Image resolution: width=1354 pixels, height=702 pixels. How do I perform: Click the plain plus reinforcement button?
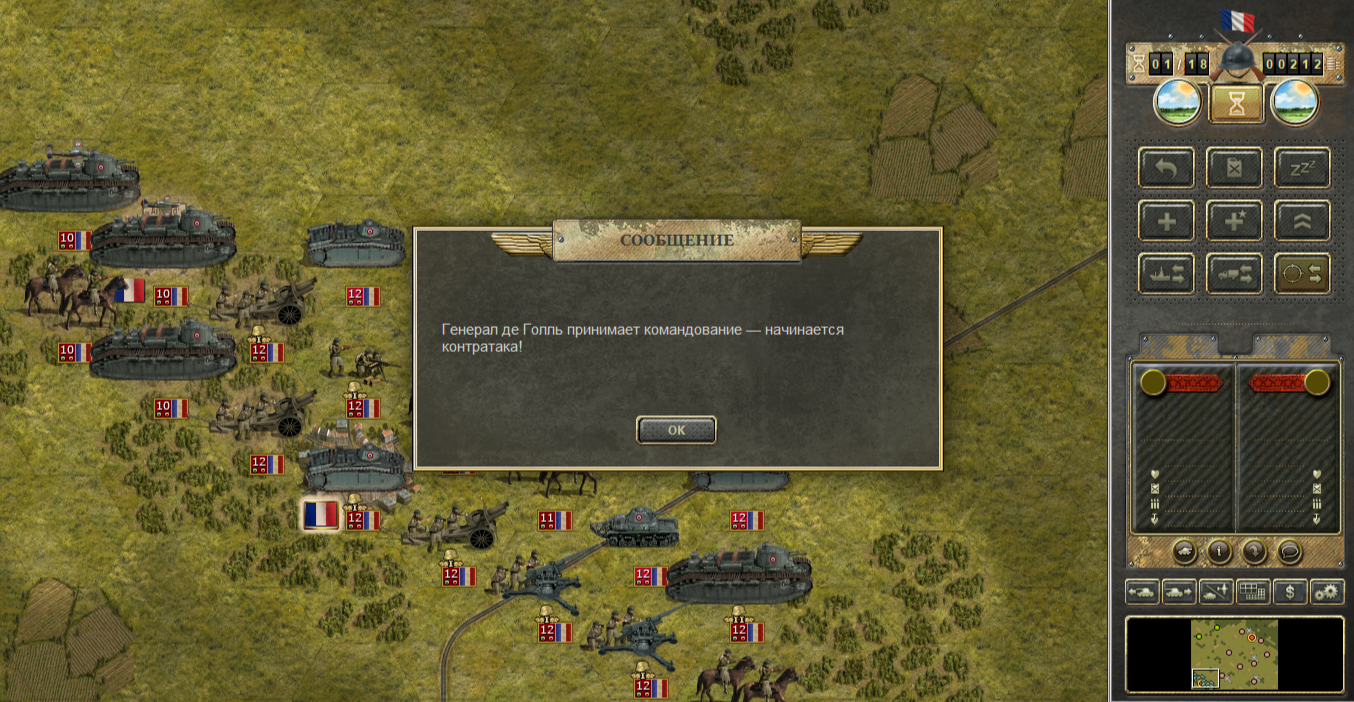pos(1167,220)
